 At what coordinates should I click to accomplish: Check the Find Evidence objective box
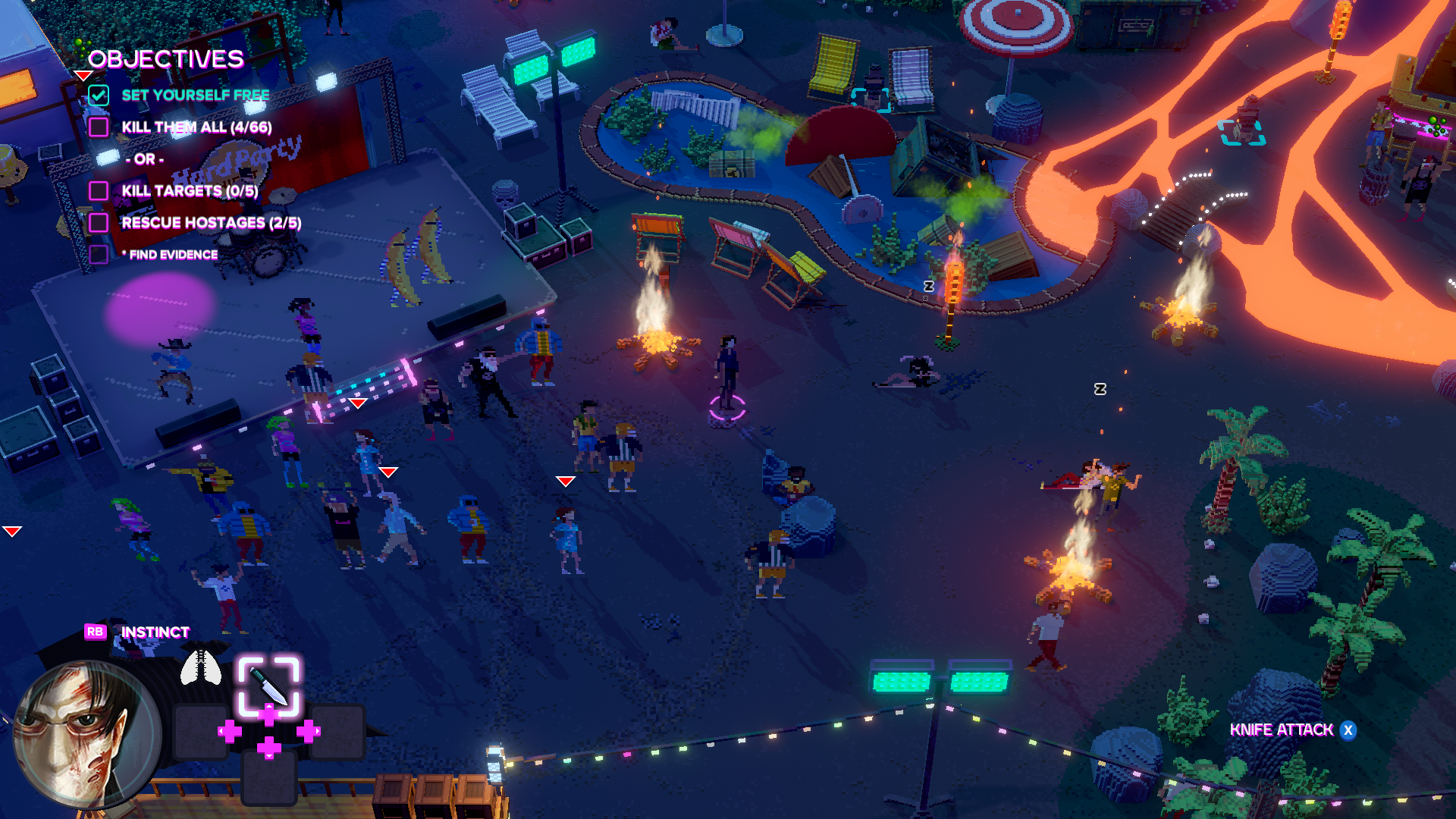(x=99, y=255)
